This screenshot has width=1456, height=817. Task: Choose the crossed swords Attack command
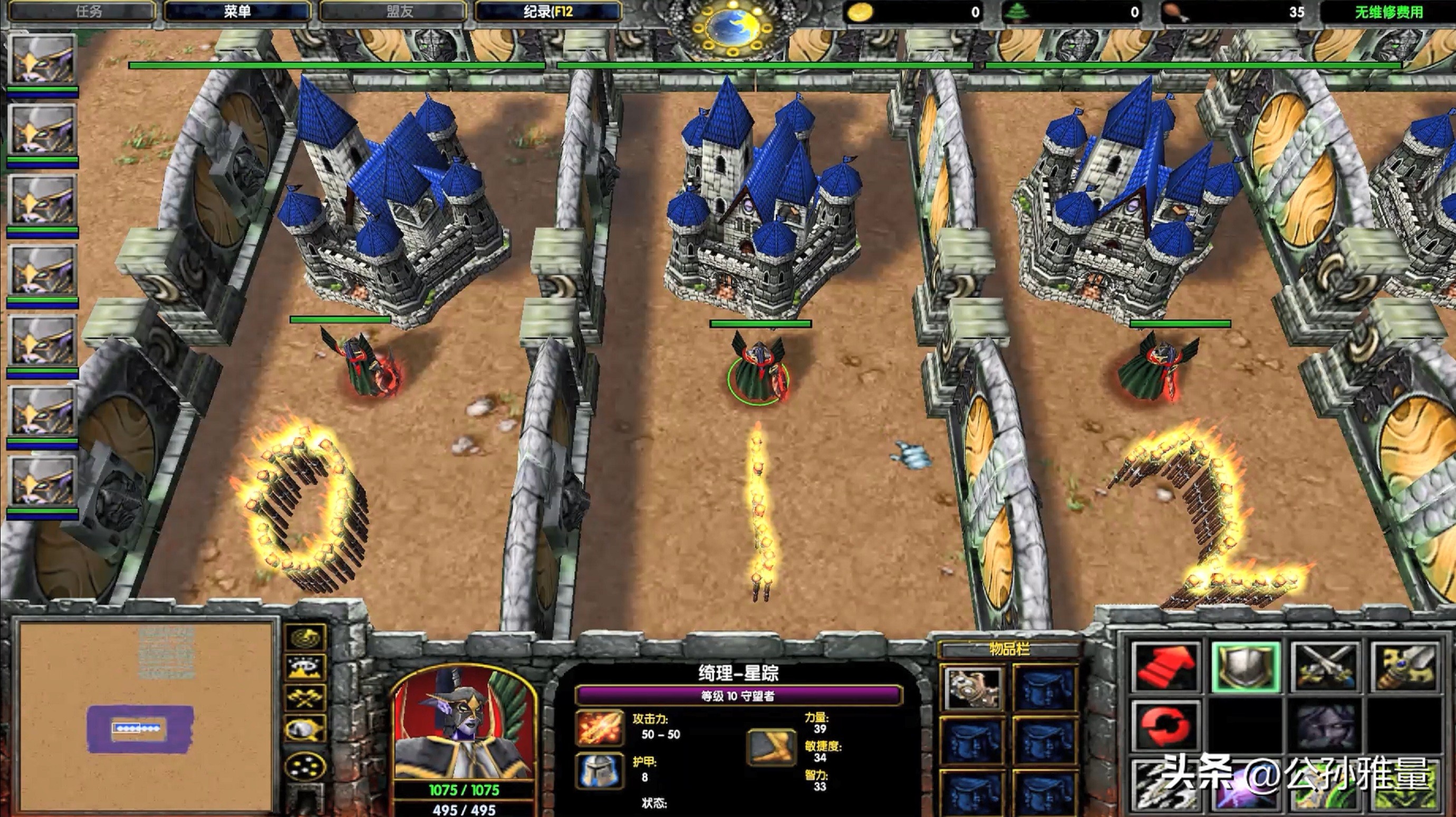[1324, 667]
